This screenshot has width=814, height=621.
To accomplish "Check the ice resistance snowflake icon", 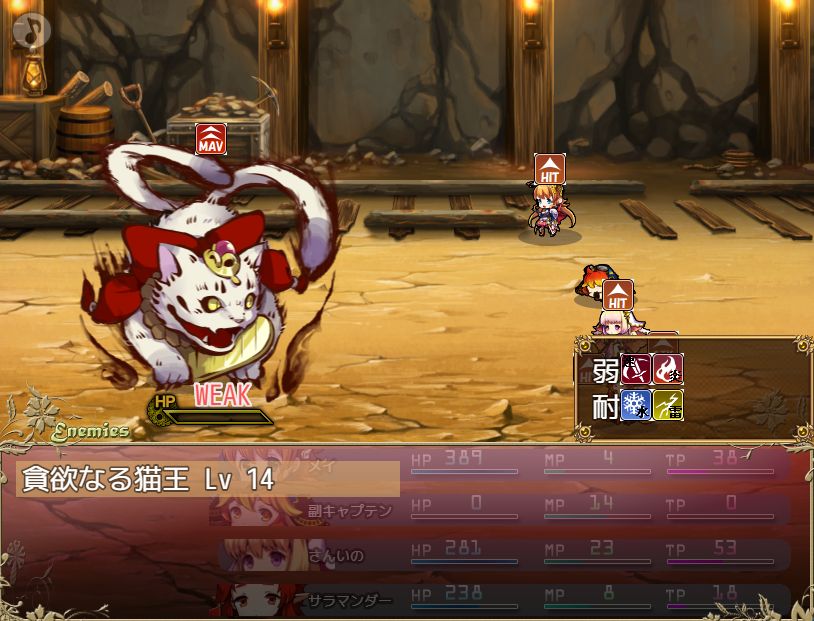I will [x=636, y=405].
